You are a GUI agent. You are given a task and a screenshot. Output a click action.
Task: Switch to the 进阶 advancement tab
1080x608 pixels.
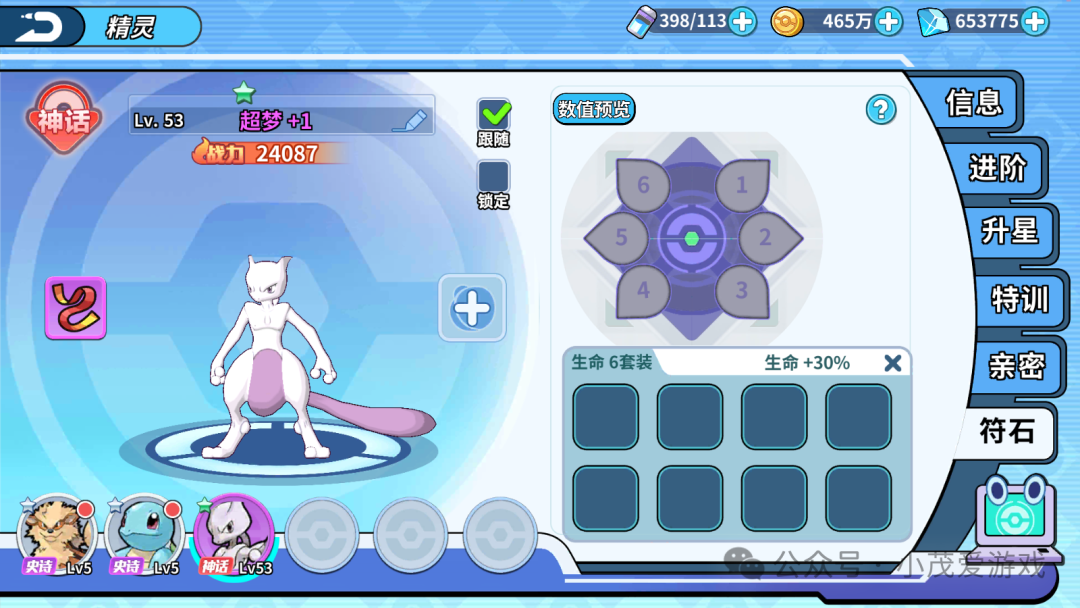(x=997, y=168)
